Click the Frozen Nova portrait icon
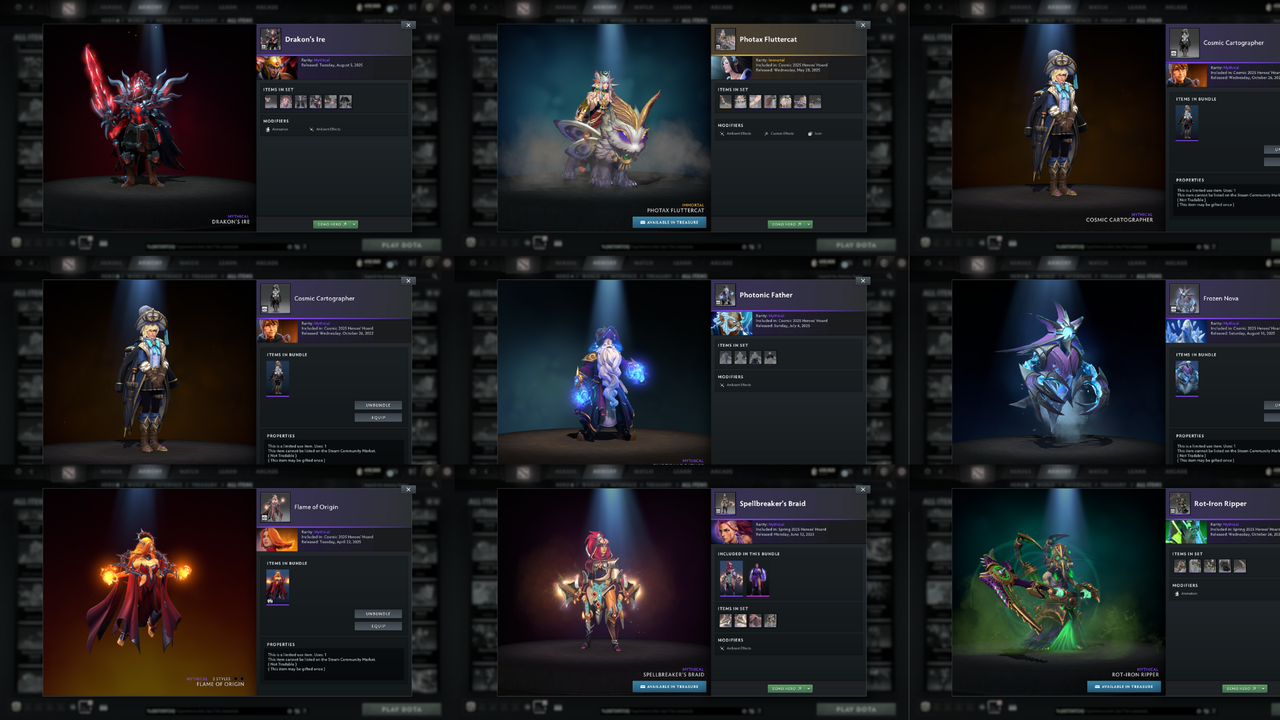This screenshot has width=1280, height=720. [1183, 299]
